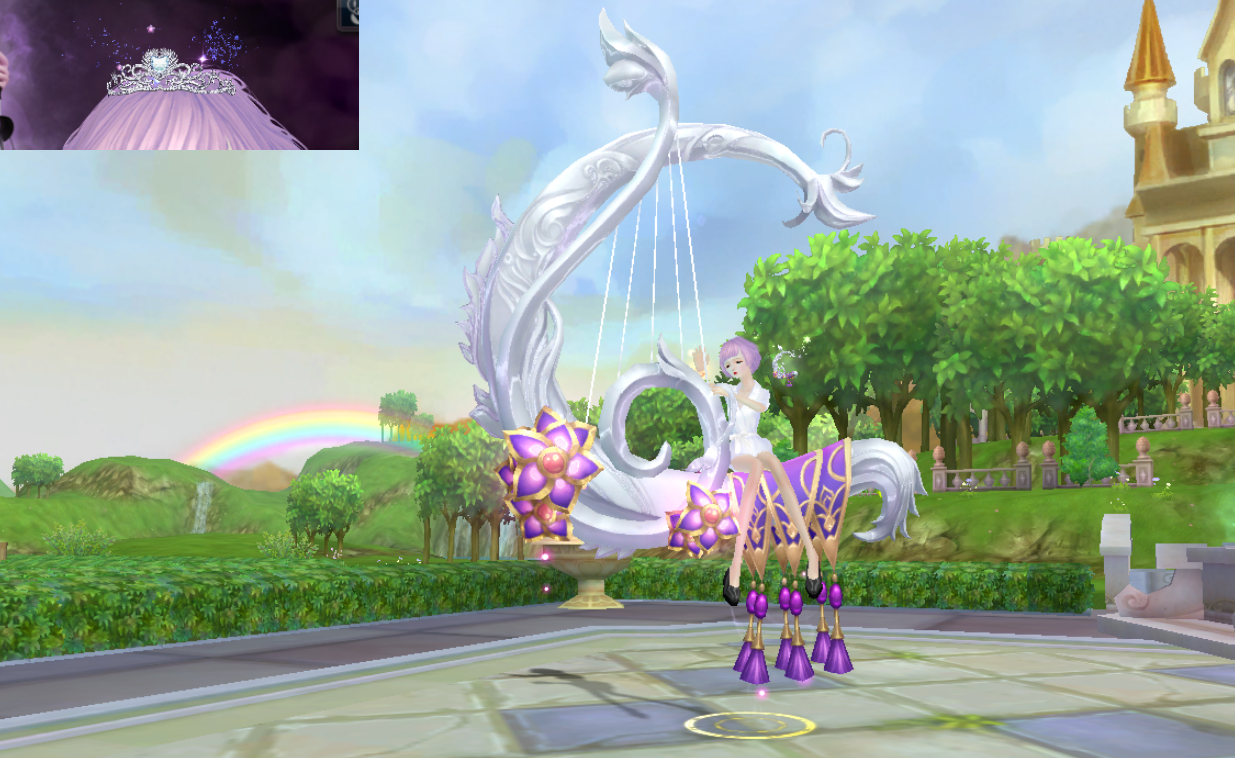Click the dark square icon on tiara preview
This screenshot has width=1235, height=758.
348,14
